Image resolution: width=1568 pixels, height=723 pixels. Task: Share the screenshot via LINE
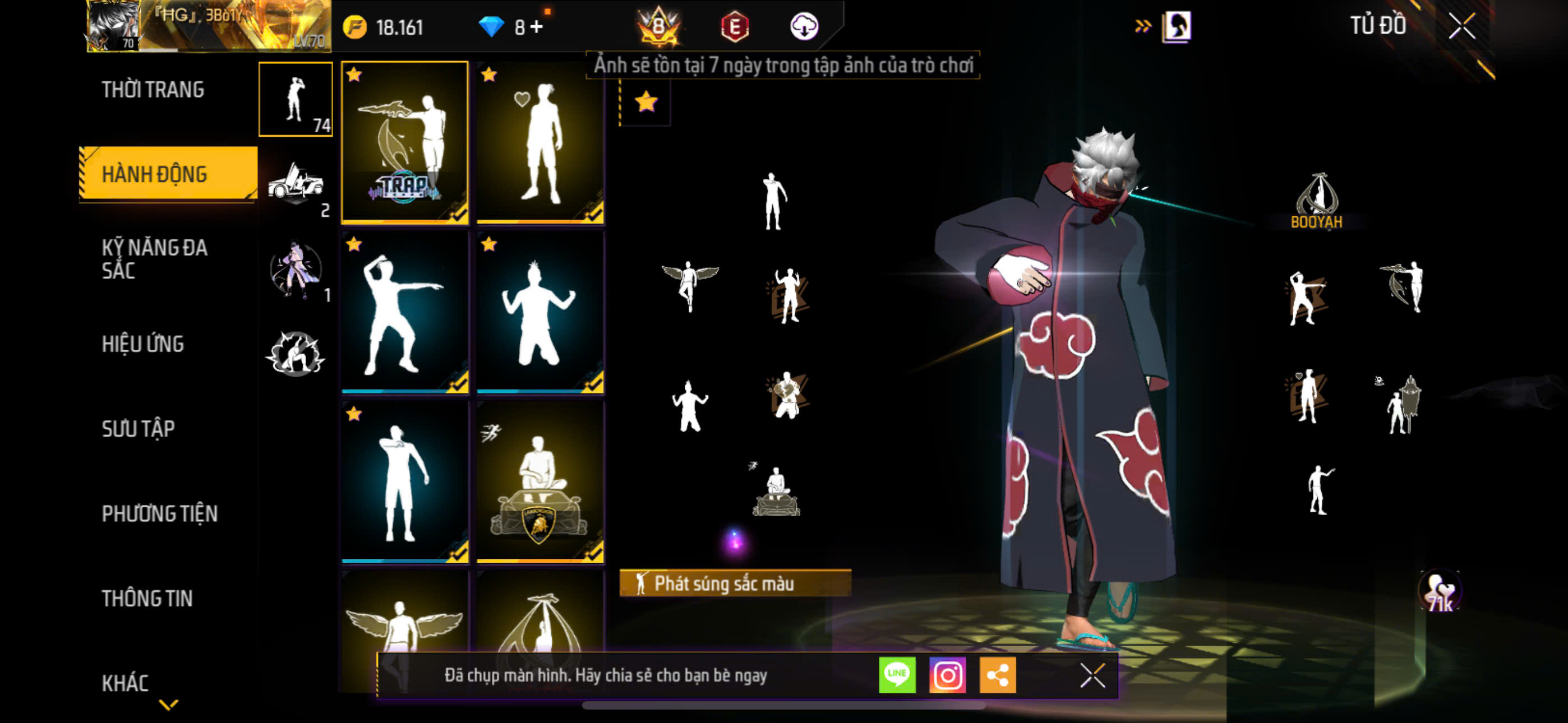897,675
